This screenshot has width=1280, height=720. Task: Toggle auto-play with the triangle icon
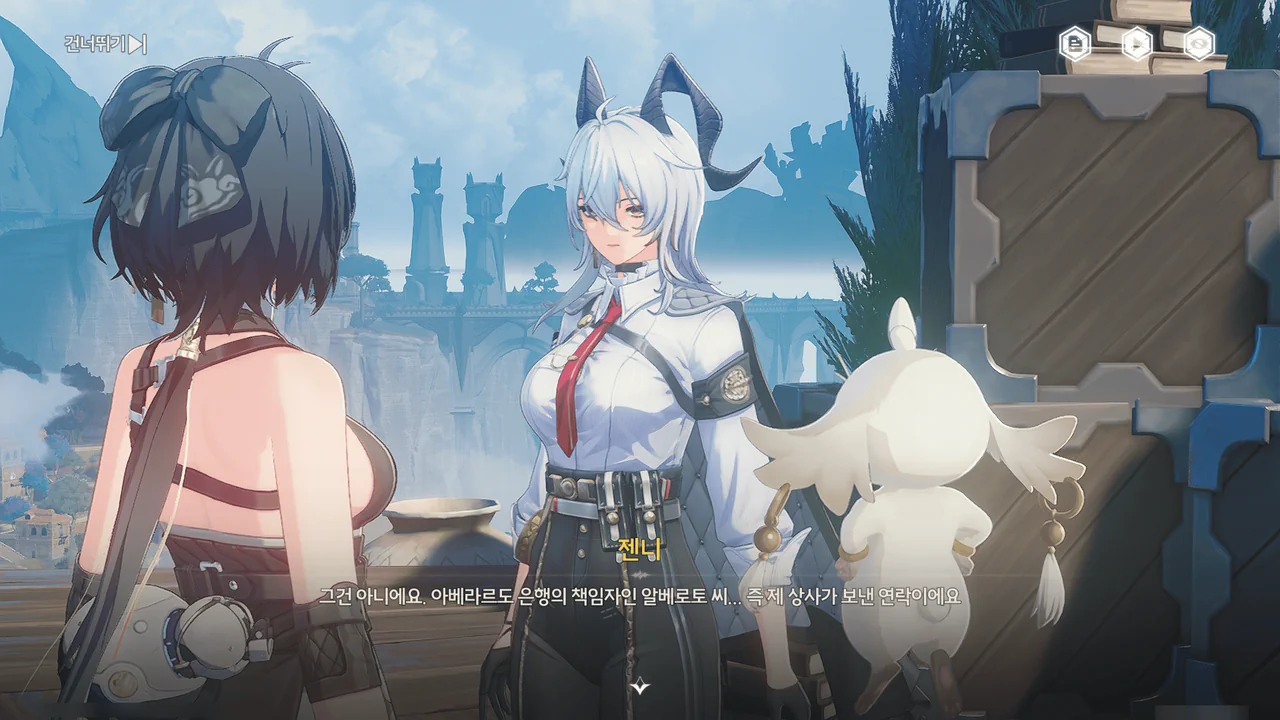pyautogui.click(x=1137, y=43)
